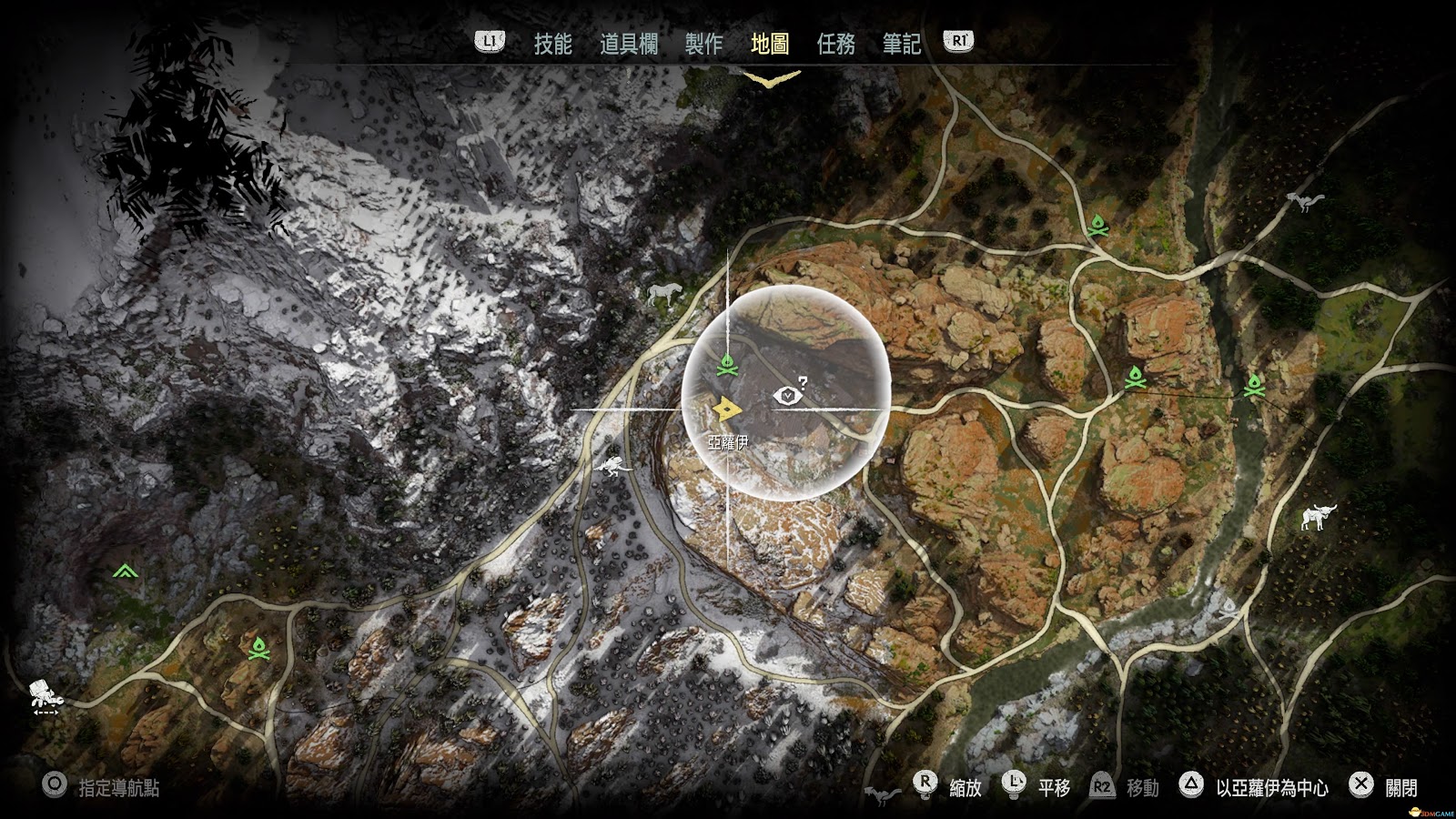Click the yellow 亞蘿伊 player marker
Screen dimensions: 1456x819
tap(726, 410)
